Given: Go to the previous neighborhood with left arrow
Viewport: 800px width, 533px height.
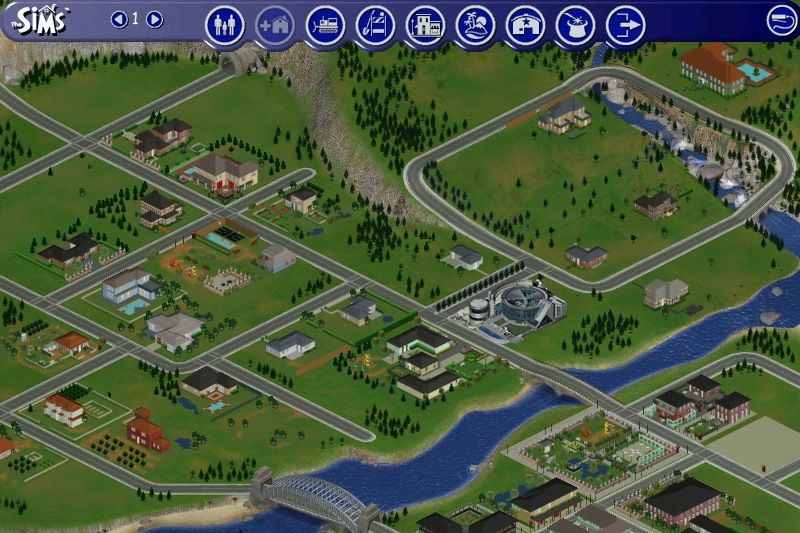Looking at the screenshot, I should [x=119, y=19].
